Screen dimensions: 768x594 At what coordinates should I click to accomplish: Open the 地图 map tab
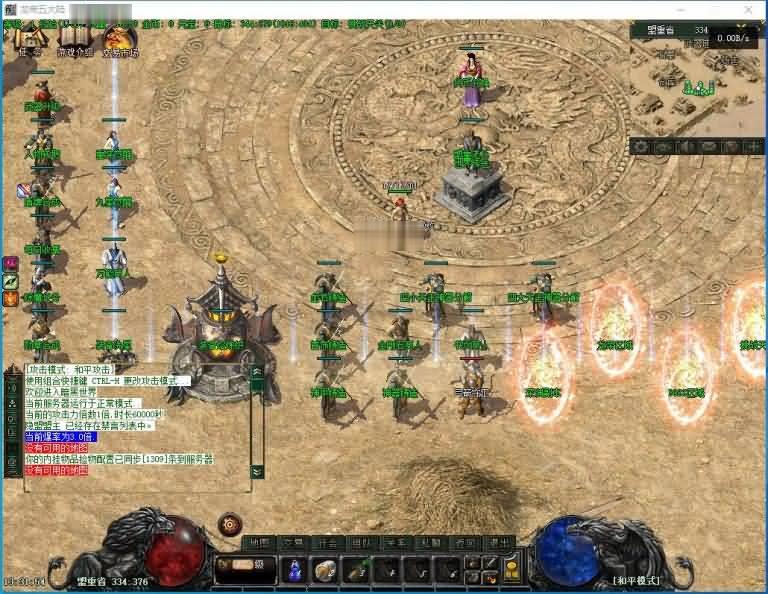(x=260, y=543)
